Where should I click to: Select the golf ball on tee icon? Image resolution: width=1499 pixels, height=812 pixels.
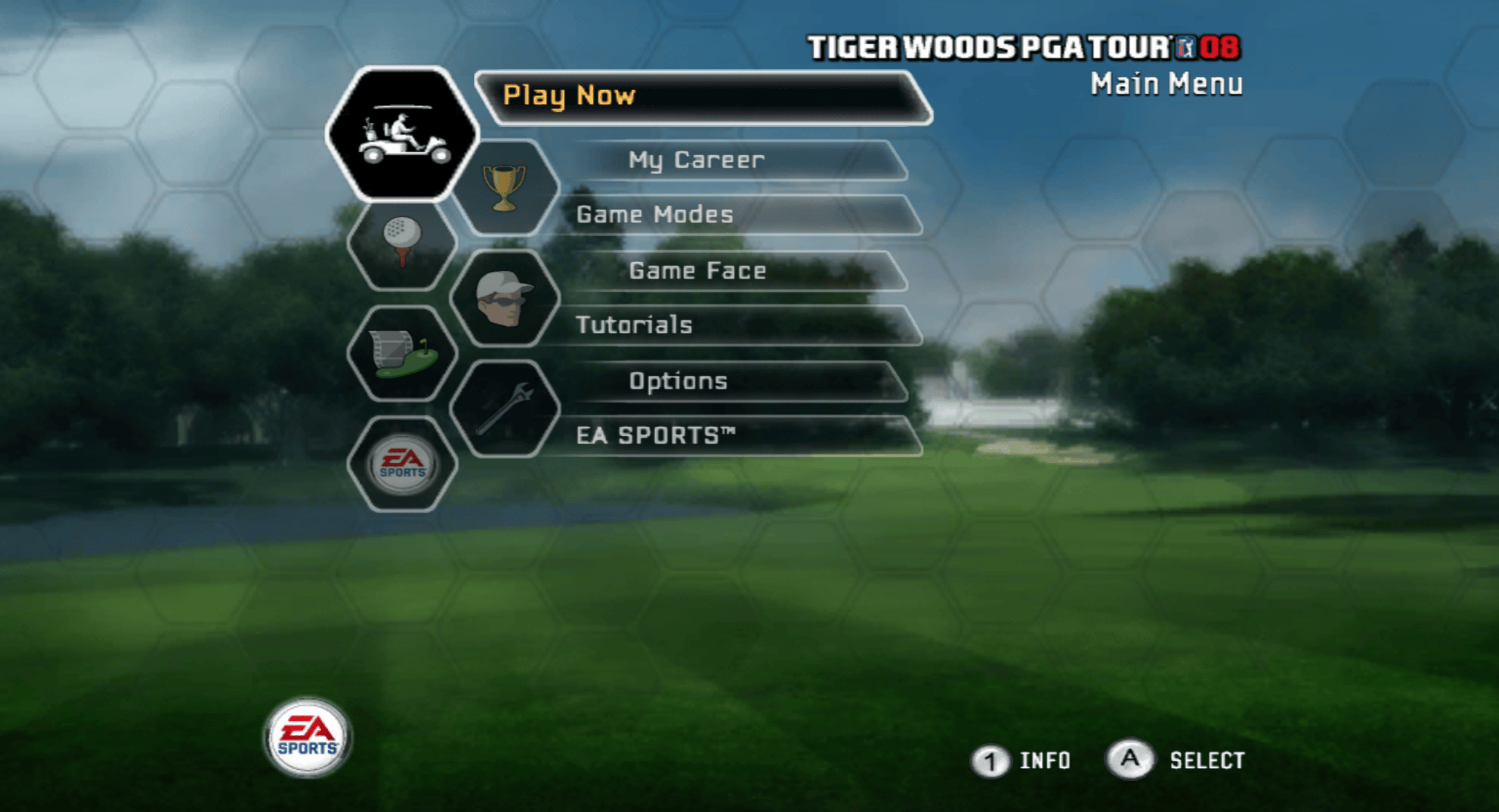[403, 243]
